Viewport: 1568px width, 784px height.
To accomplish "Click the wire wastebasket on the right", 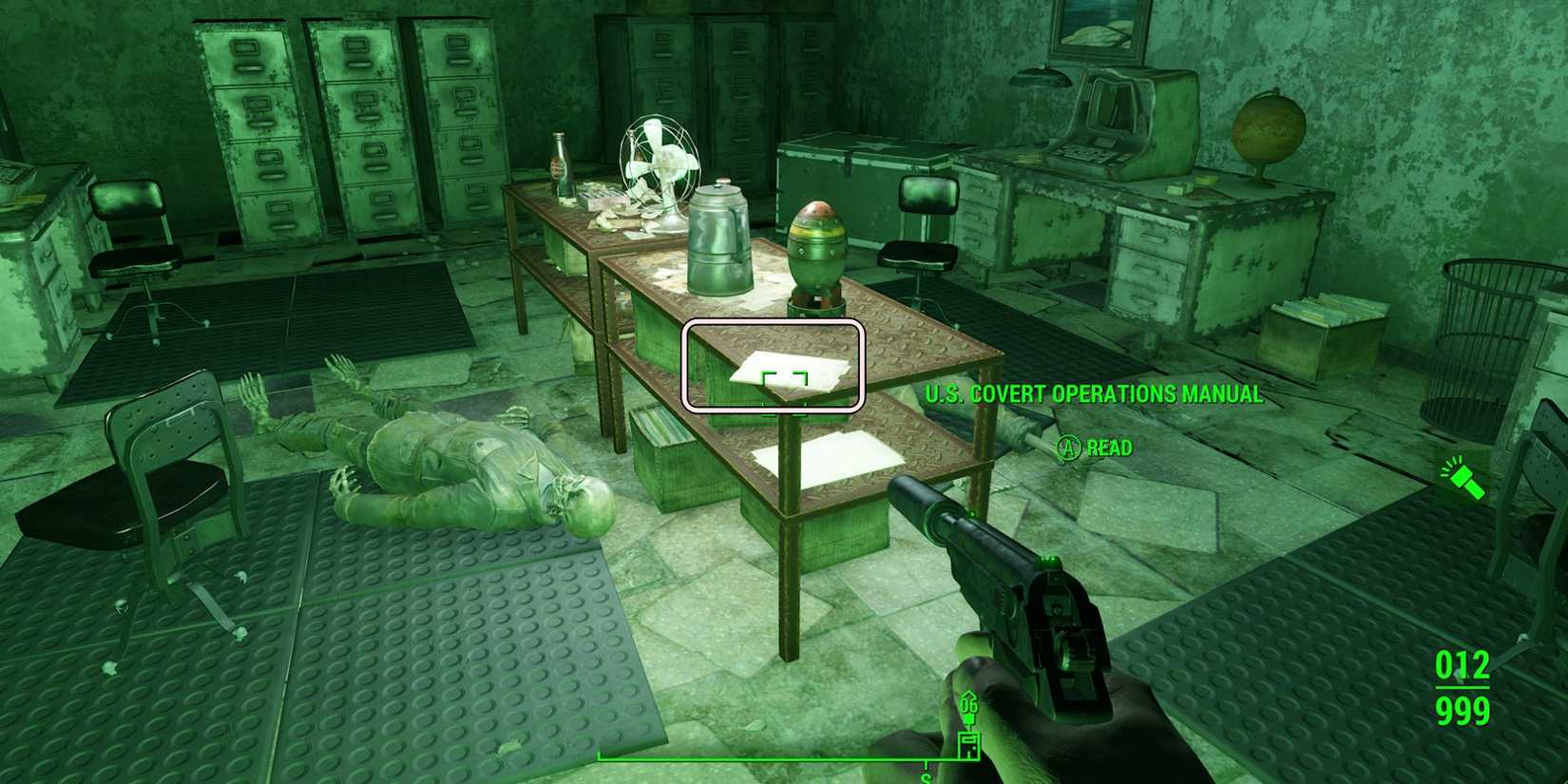I will pos(1482,333).
